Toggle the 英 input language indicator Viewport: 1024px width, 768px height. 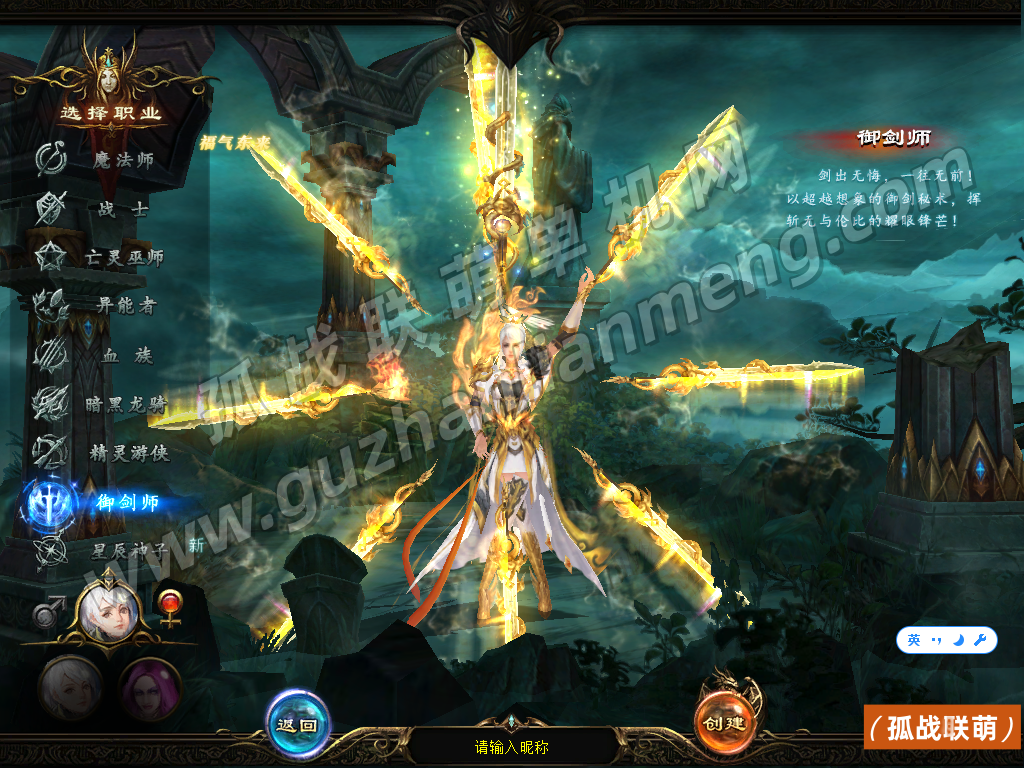(914, 640)
